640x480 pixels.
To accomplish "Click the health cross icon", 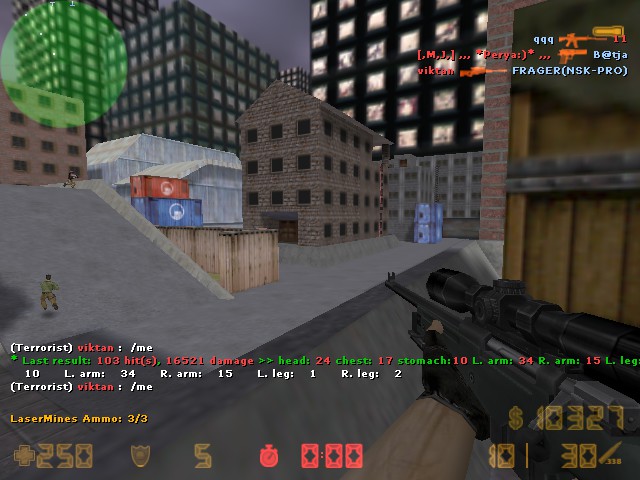I will click(x=23, y=457).
